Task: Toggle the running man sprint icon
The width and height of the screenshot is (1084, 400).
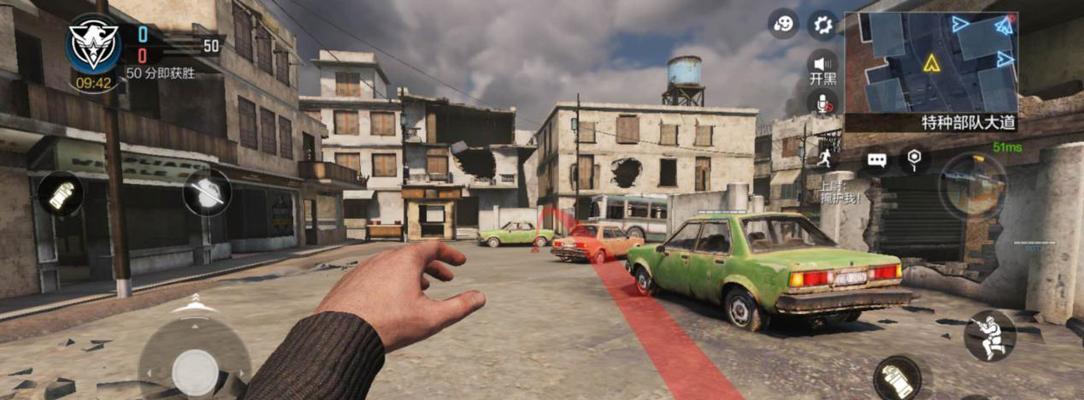Action: [826, 158]
